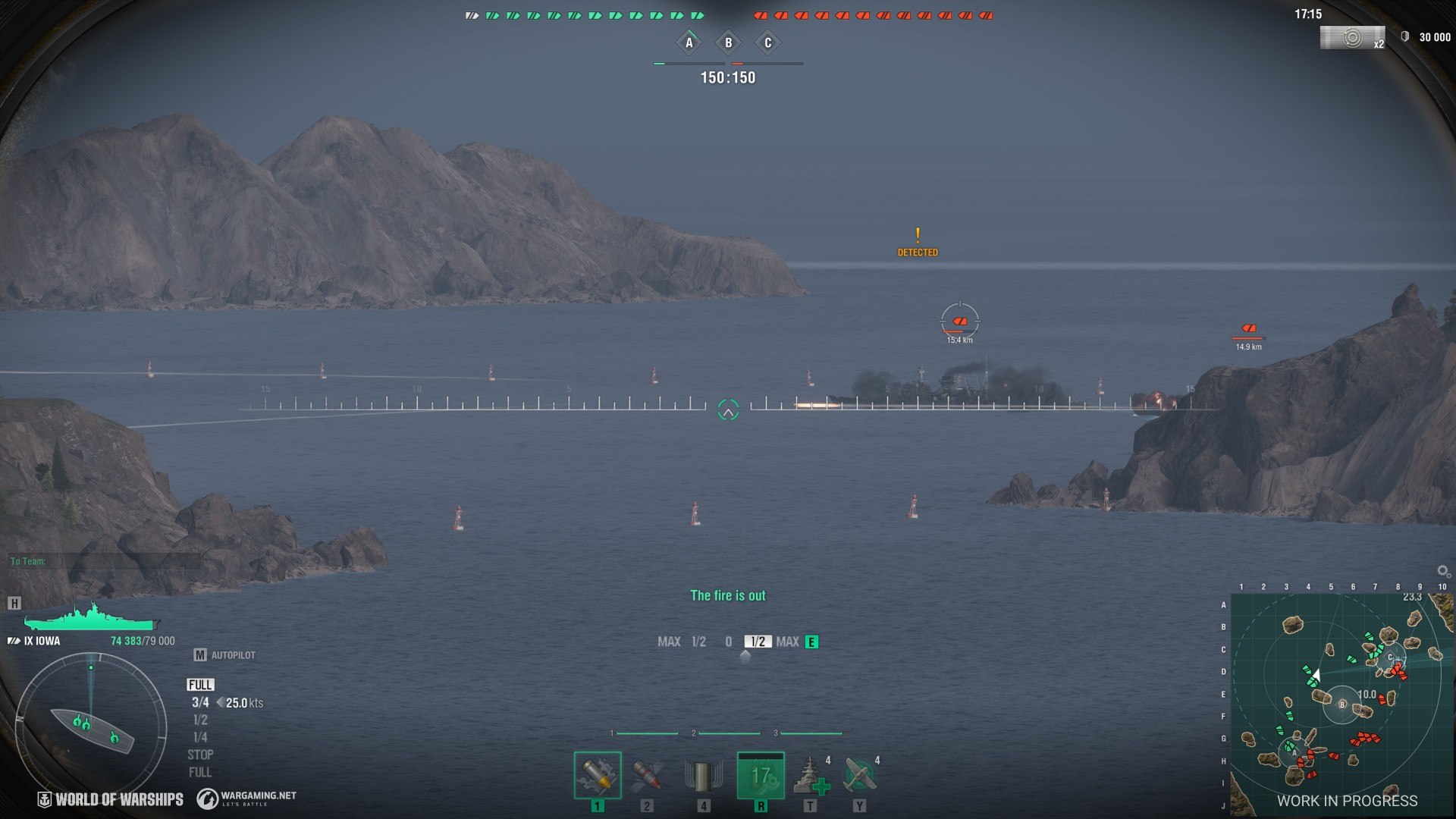Click the IX Iowa ship silhouette

(x=91, y=617)
